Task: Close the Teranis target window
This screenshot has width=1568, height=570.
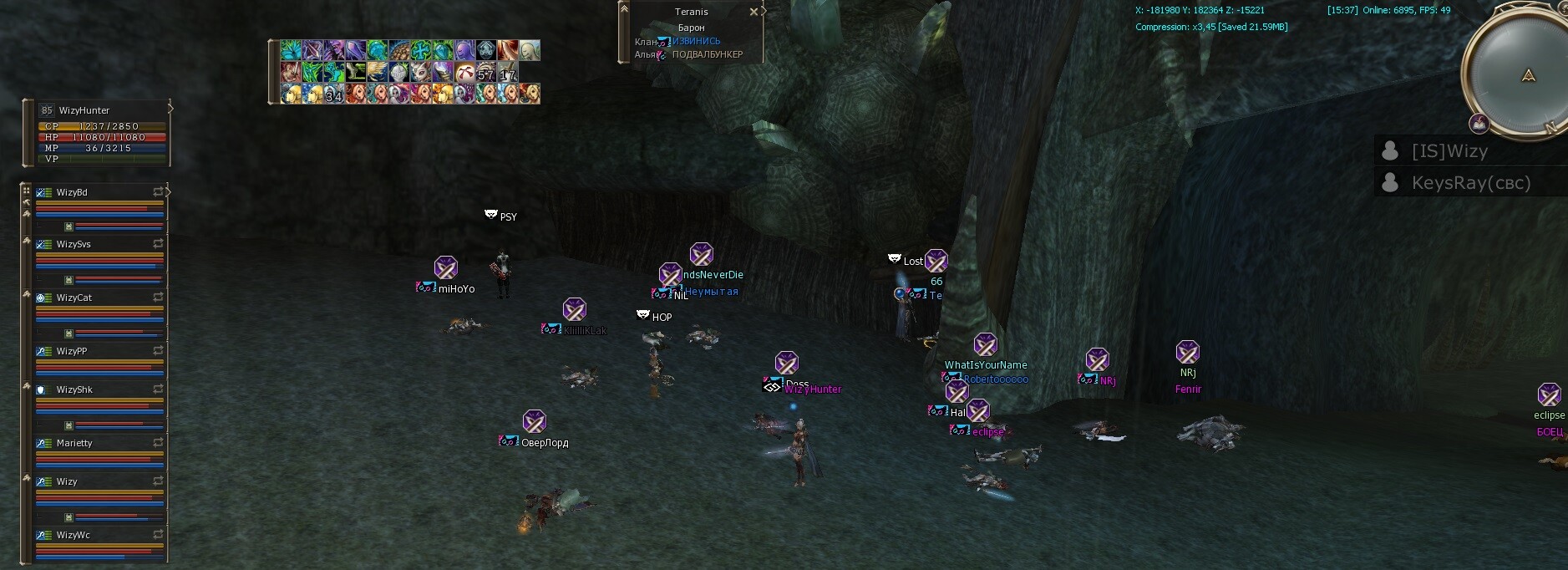Action: click(x=754, y=12)
